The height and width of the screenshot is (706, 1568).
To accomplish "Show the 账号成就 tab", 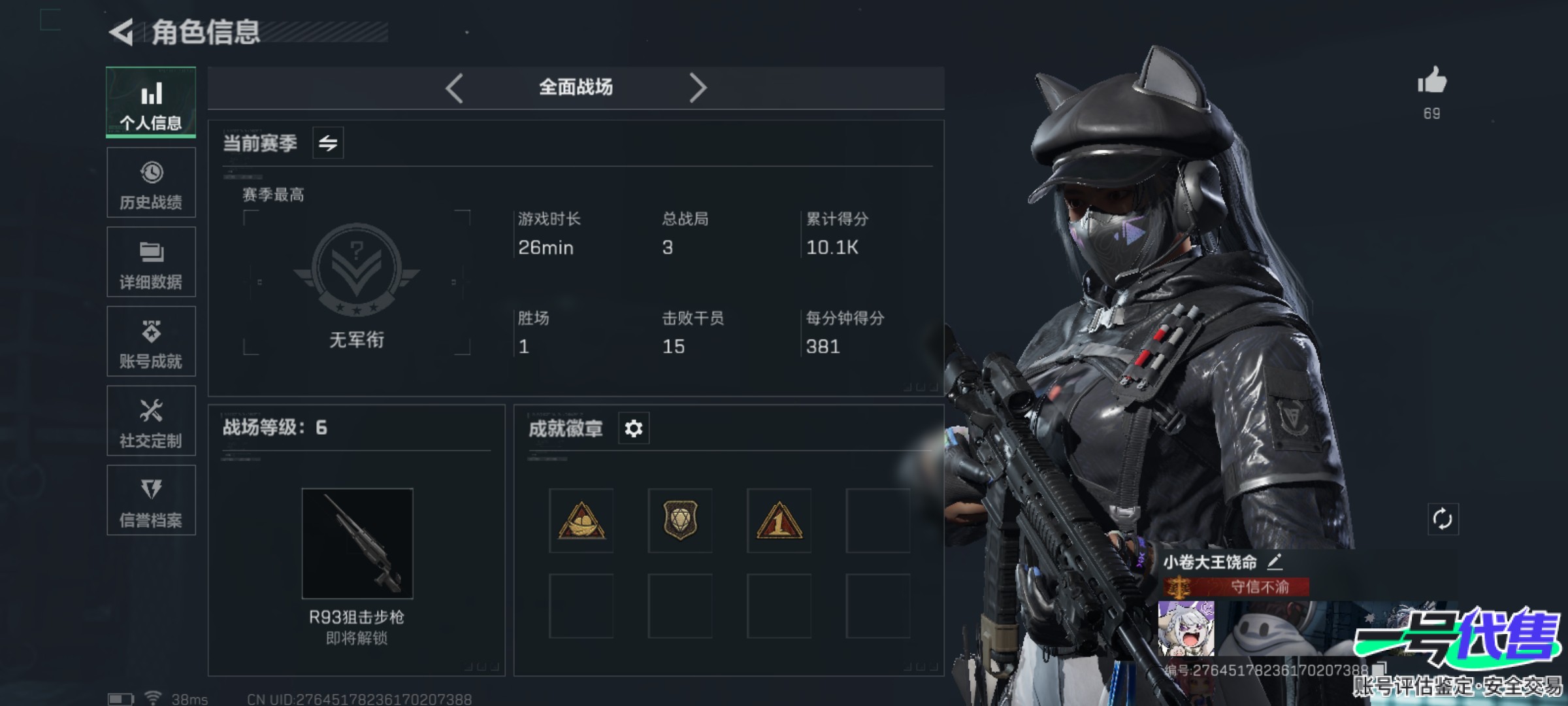I will coord(151,341).
